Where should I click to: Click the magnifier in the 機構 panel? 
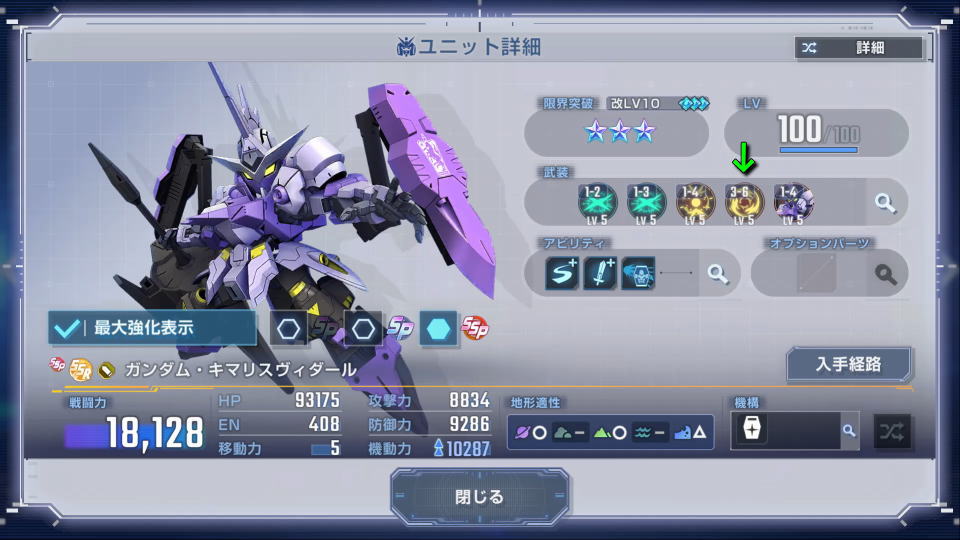848,431
